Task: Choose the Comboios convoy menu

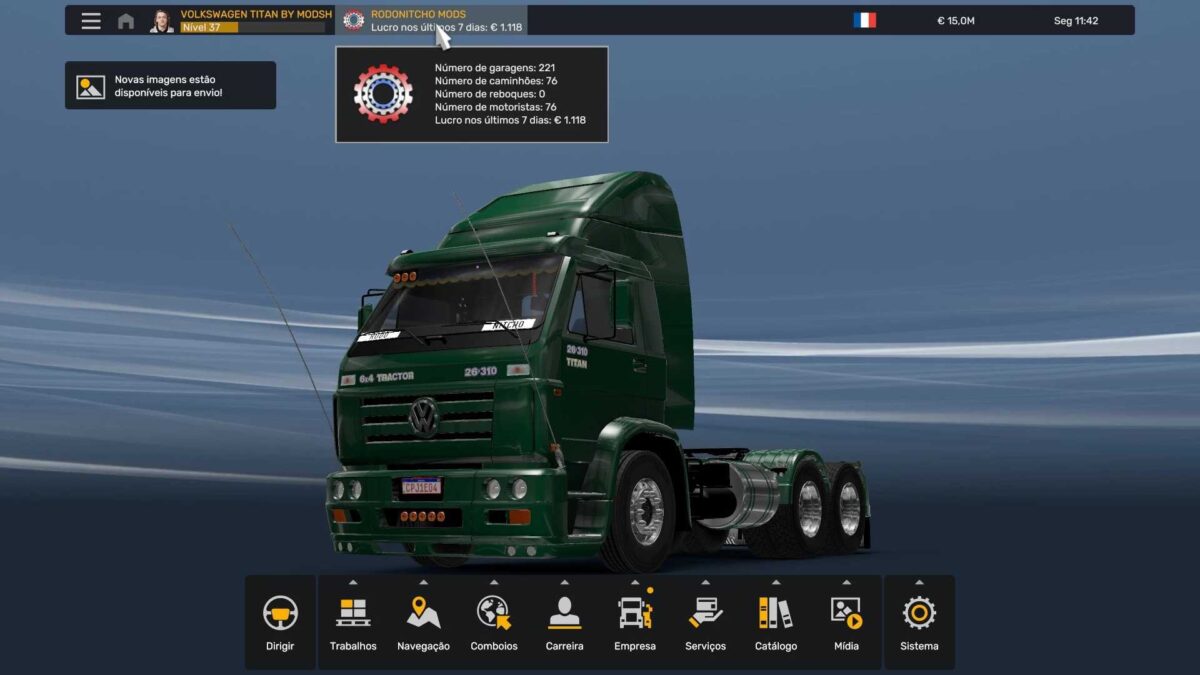Action: 494,622
